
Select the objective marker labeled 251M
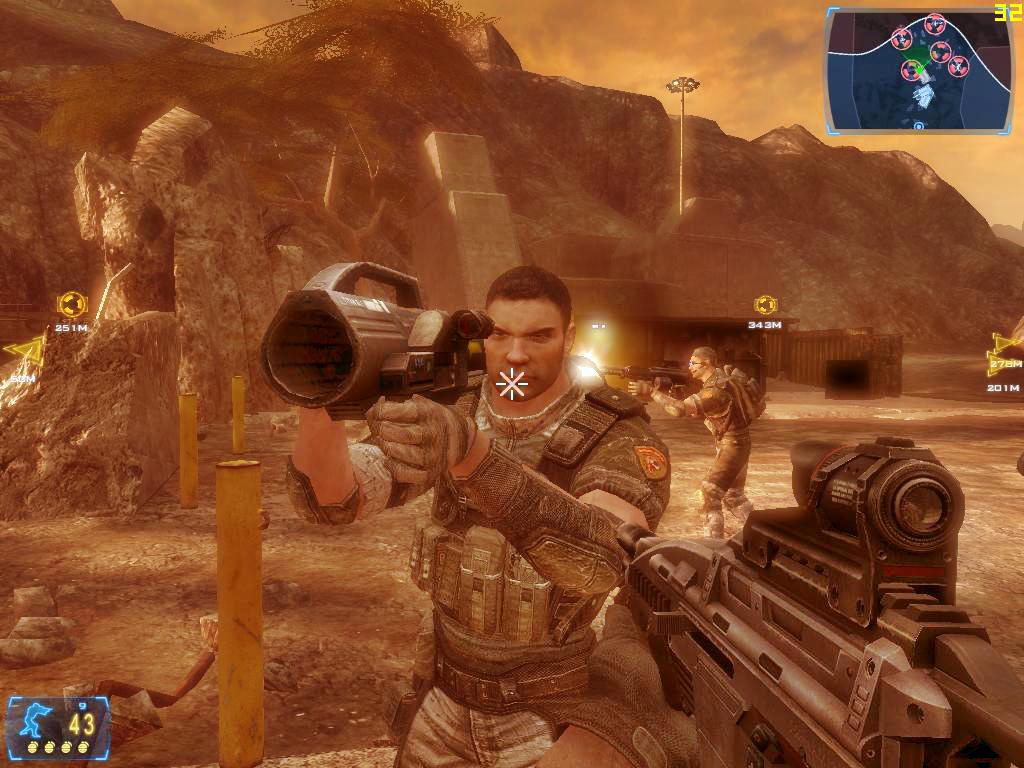(x=70, y=303)
